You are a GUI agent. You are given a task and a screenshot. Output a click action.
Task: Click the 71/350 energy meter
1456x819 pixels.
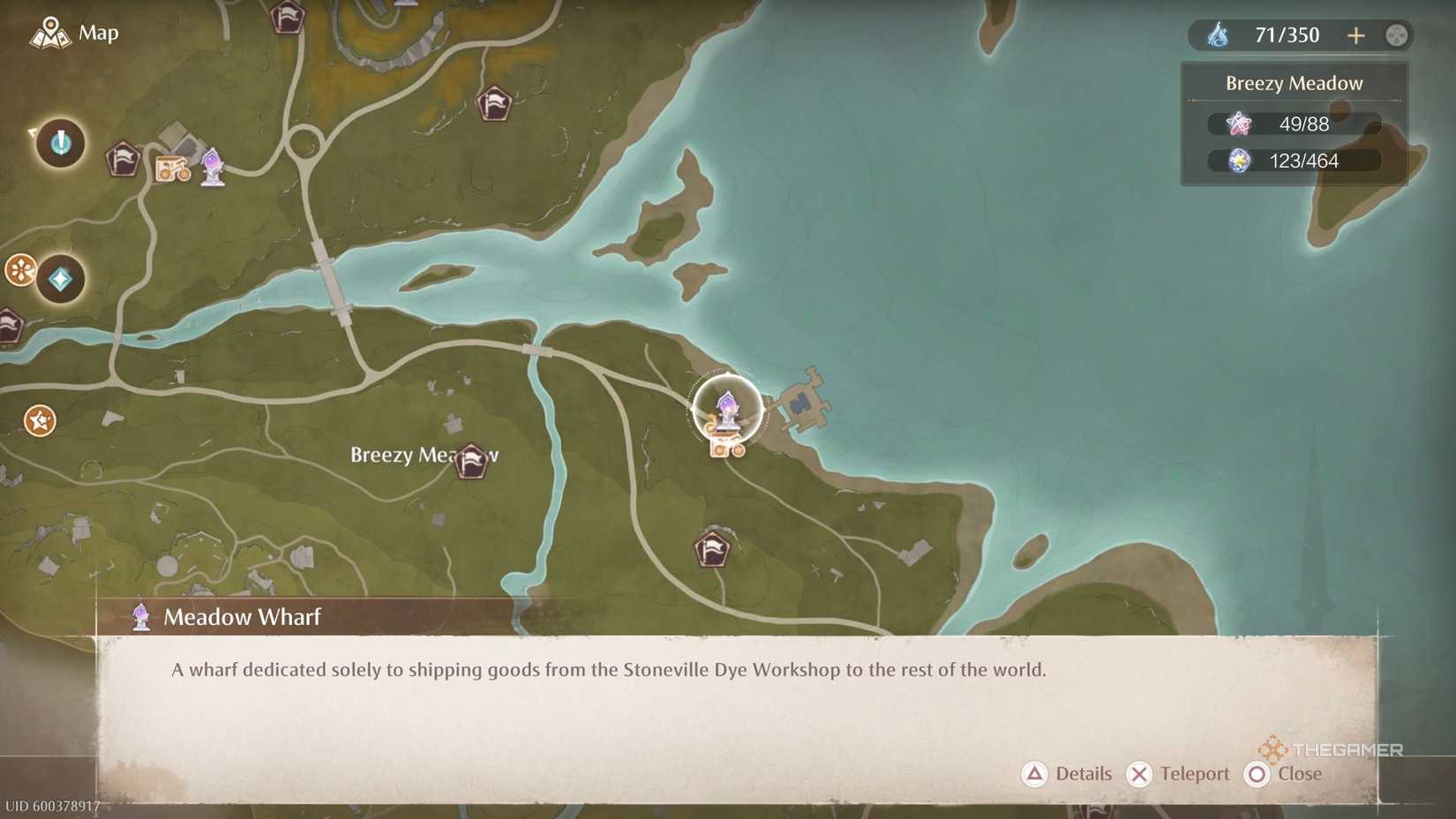[x=1288, y=35]
